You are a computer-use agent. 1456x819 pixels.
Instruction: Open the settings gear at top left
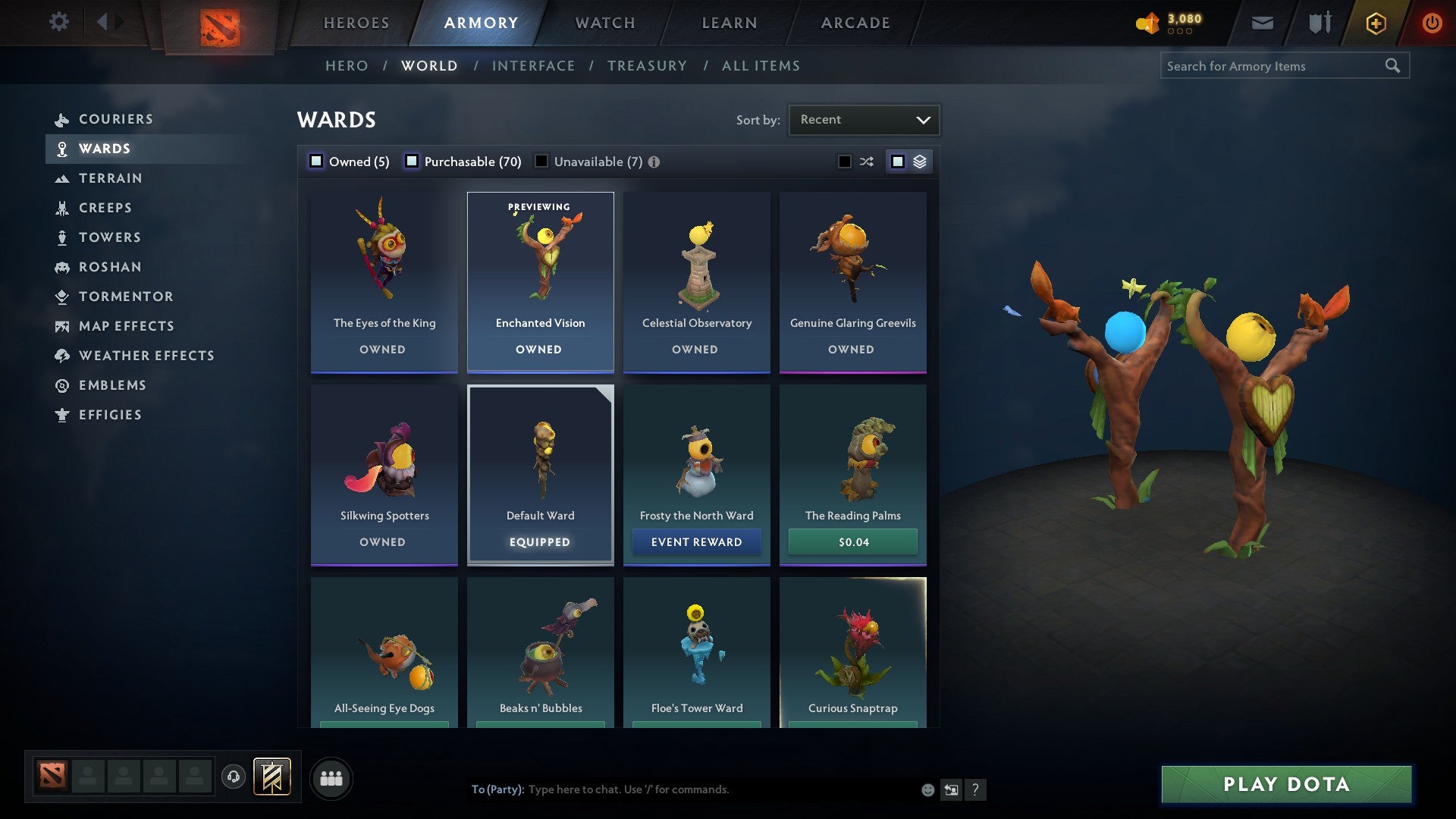pos(58,23)
